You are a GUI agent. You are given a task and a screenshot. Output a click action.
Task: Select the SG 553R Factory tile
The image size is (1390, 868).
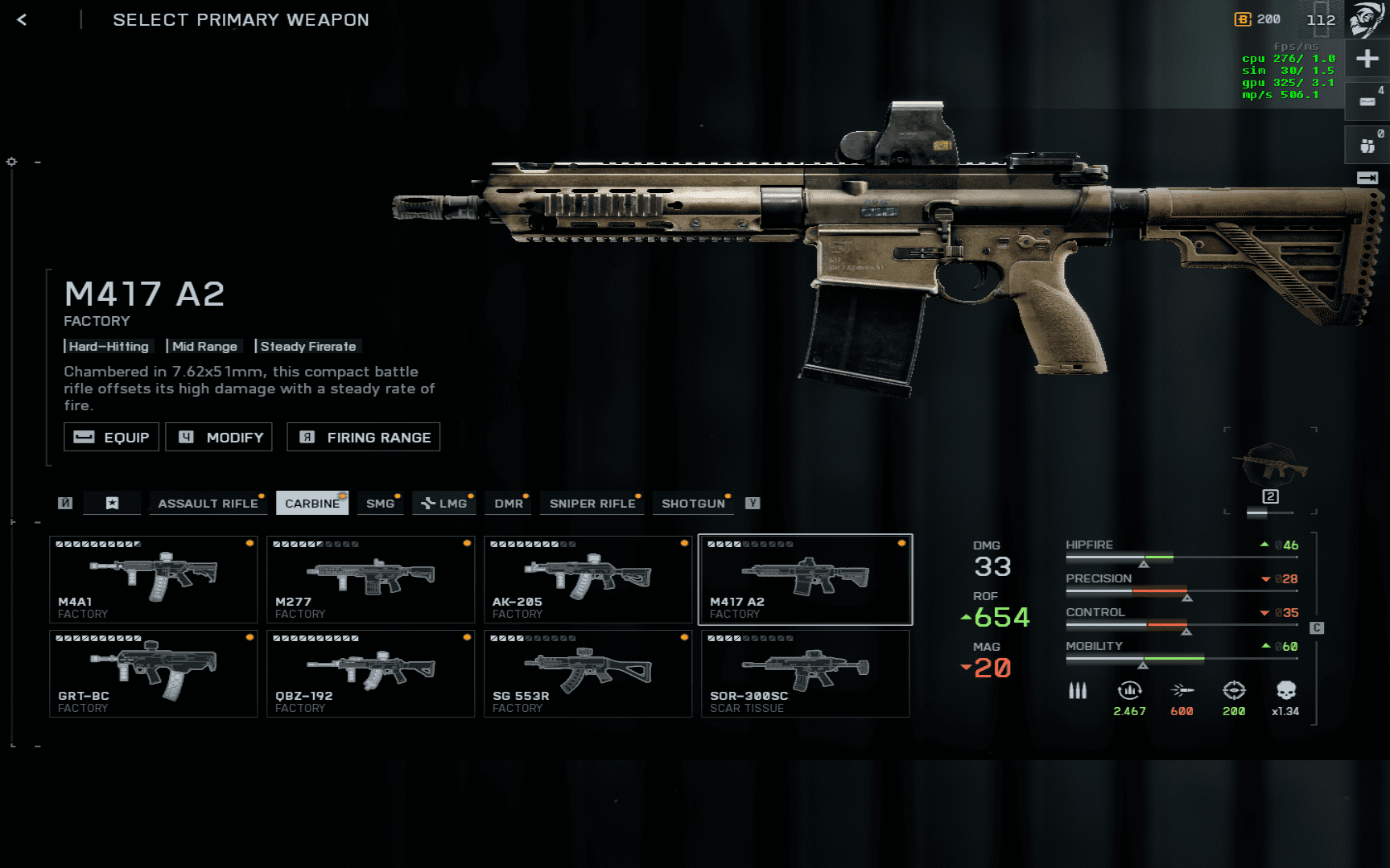pos(588,673)
